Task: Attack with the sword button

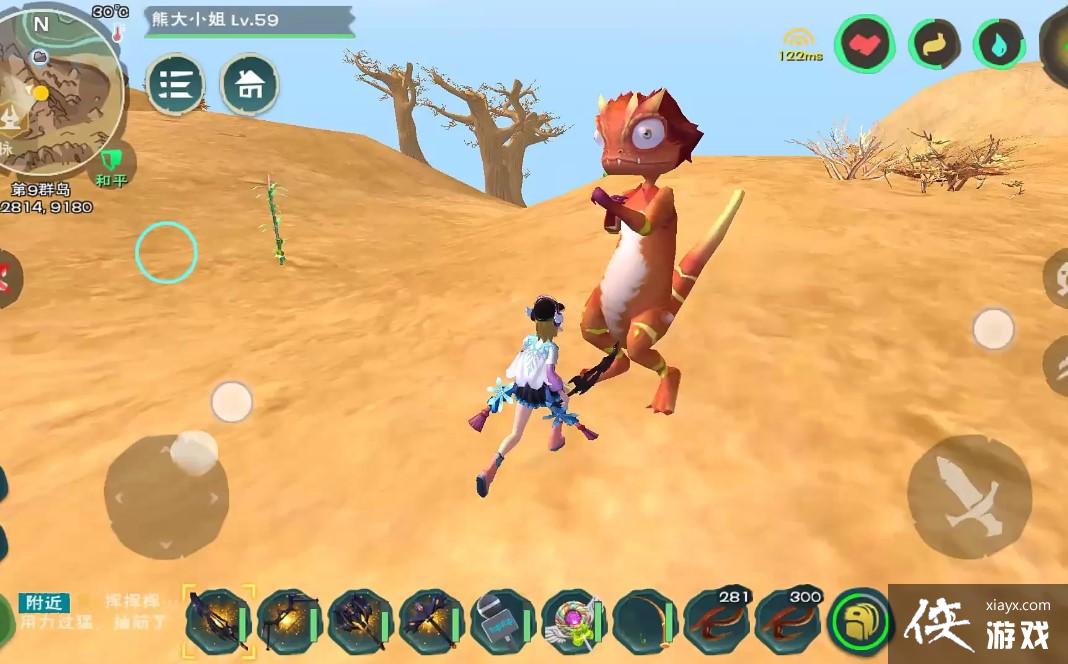Action: 969,496
